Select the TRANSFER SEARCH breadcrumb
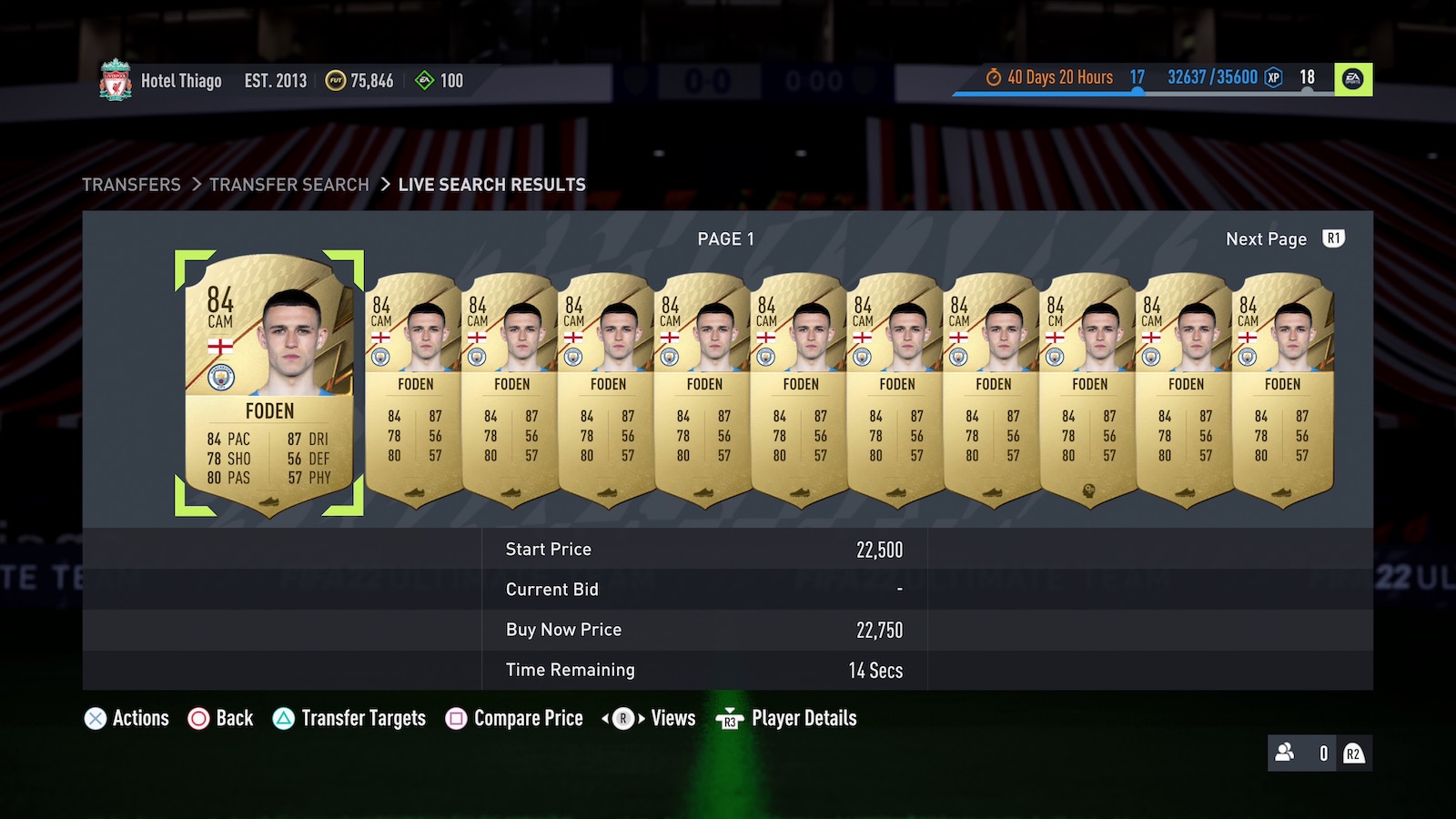1456x819 pixels. 288,185
